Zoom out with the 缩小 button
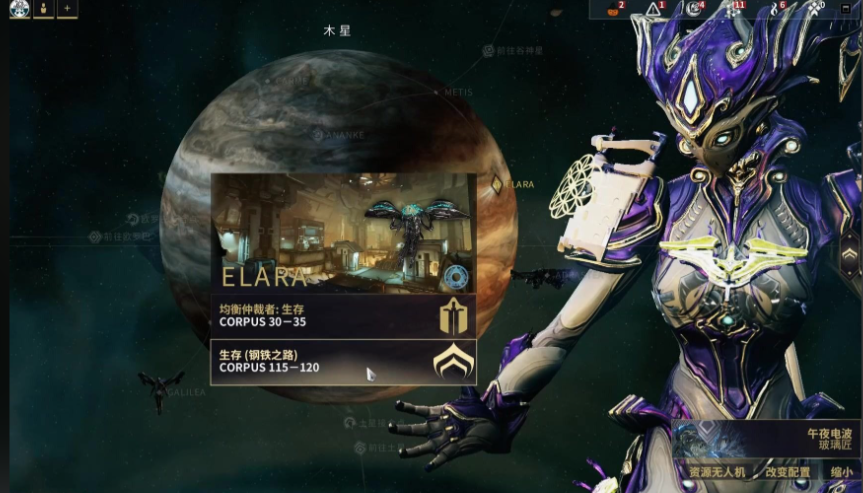The image size is (863, 493). pyautogui.click(x=842, y=471)
